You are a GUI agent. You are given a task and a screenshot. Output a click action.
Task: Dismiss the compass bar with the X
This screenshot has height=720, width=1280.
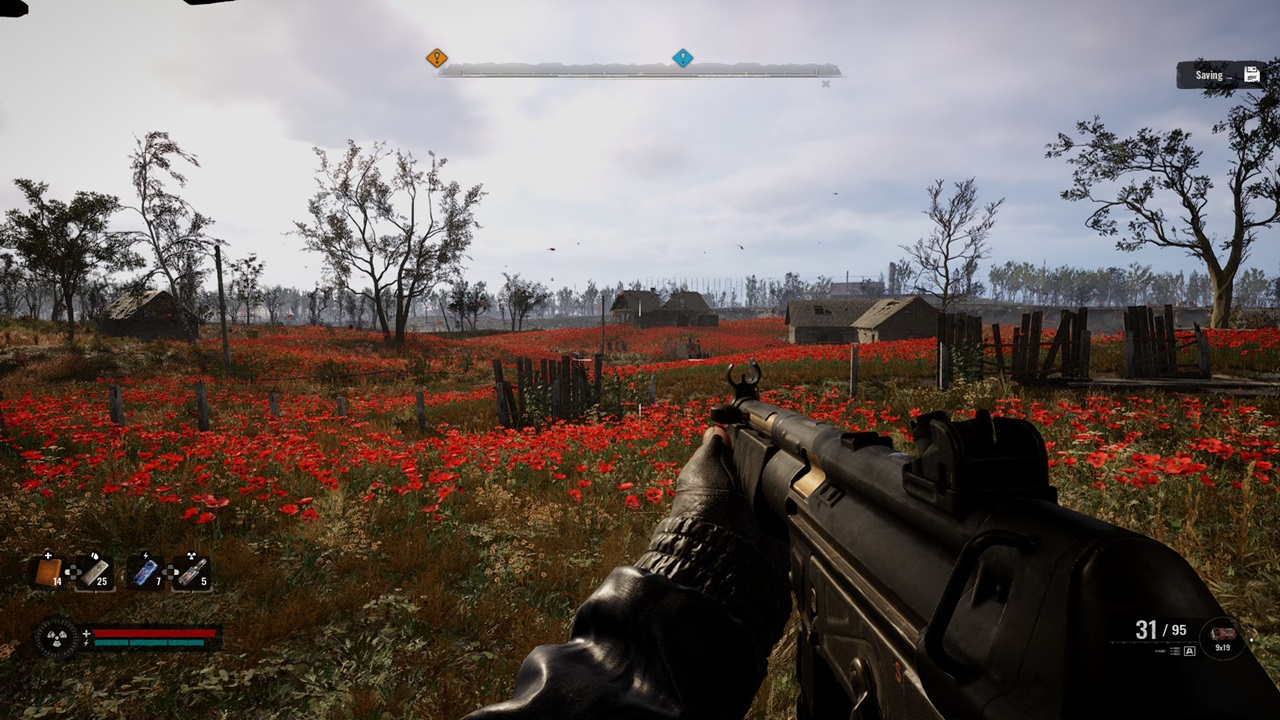click(x=826, y=84)
